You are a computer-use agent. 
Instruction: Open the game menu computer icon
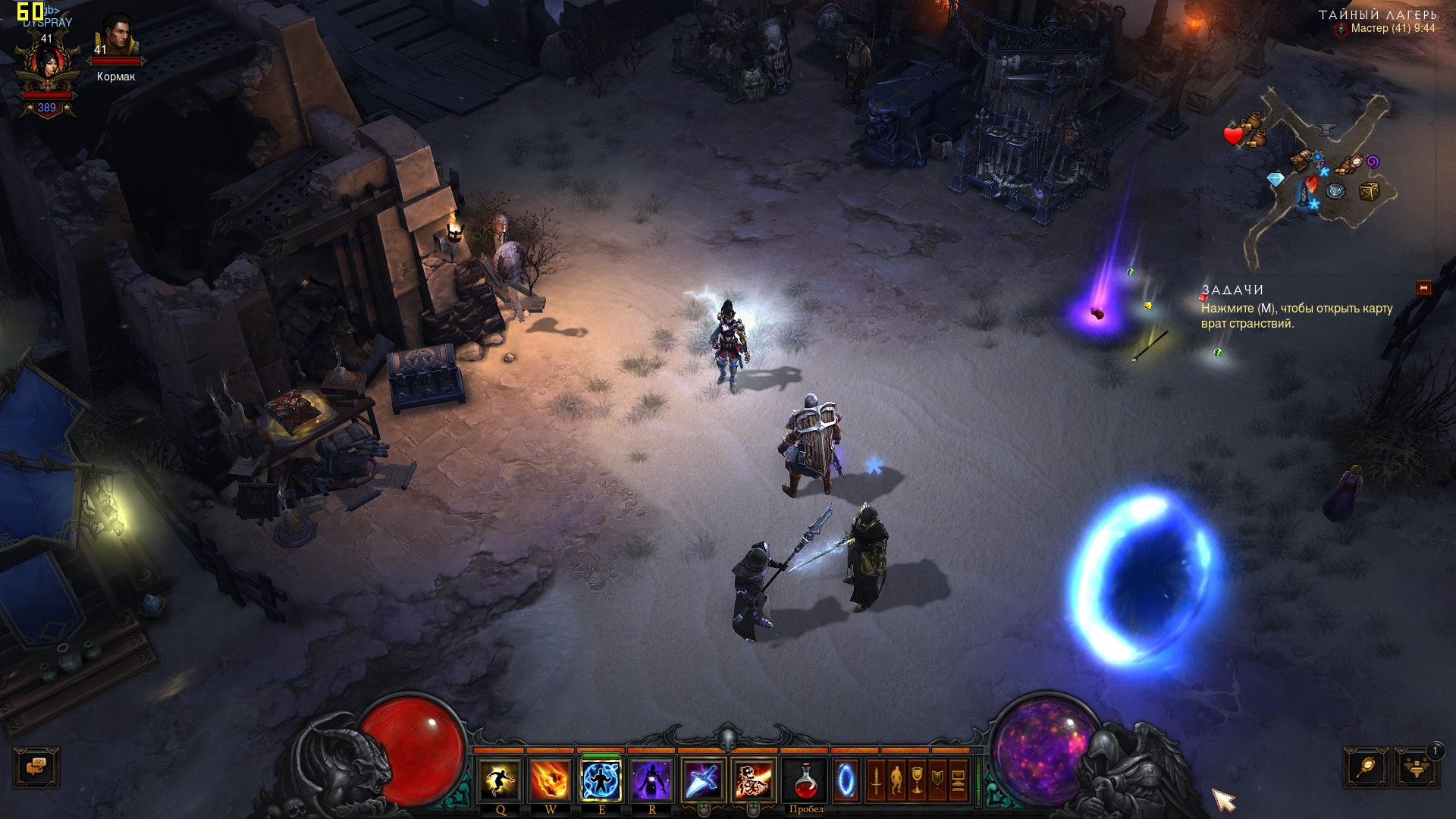point(959,780)
